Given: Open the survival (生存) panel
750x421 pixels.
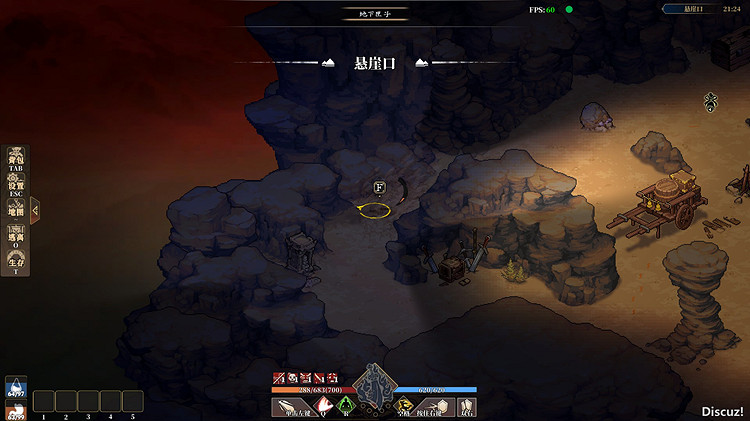Looking at the screenshot, I should 15,262.
